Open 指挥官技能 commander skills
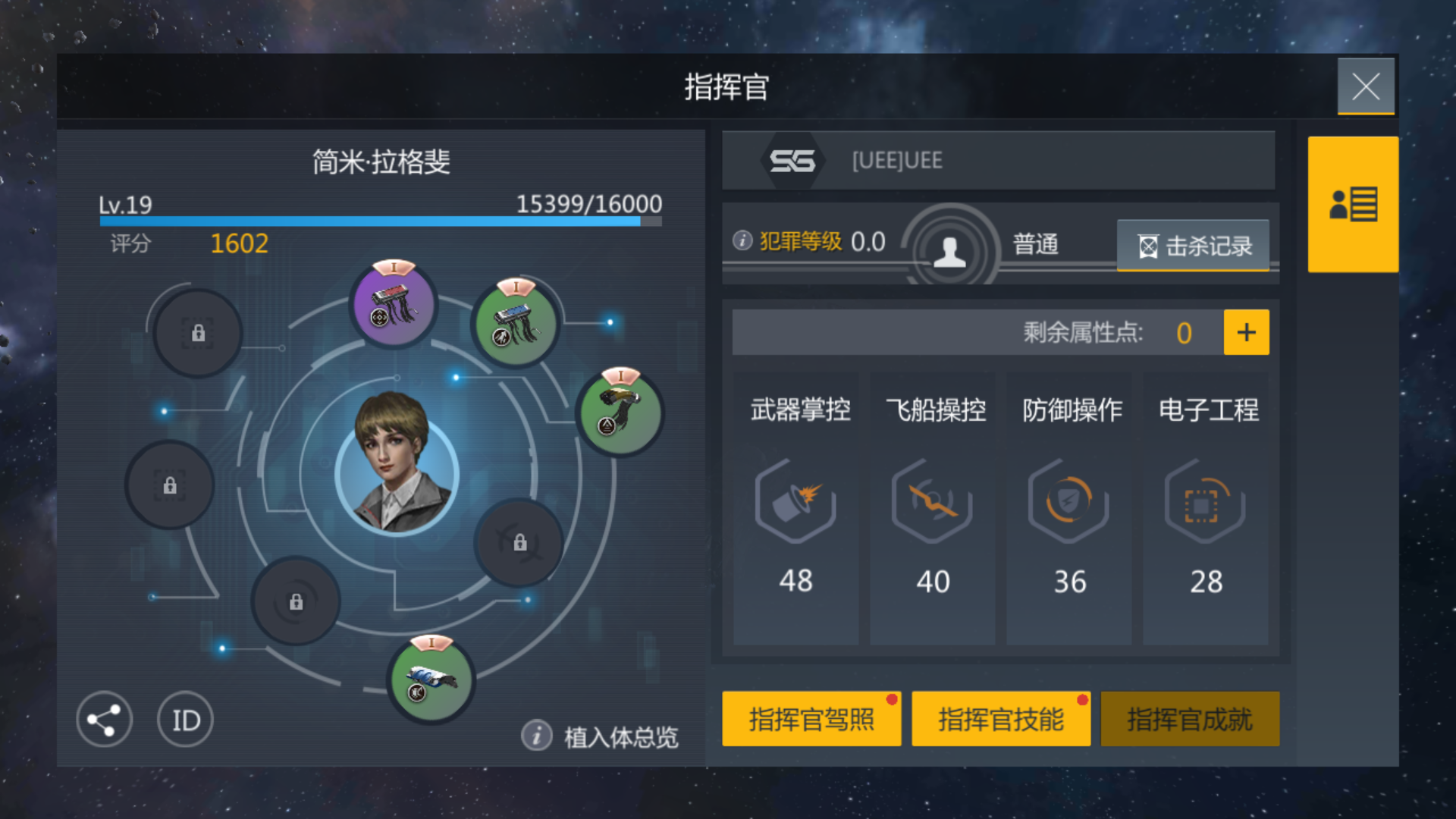Viewport: 1456px width, 819px height. (x=1000, y=719)
